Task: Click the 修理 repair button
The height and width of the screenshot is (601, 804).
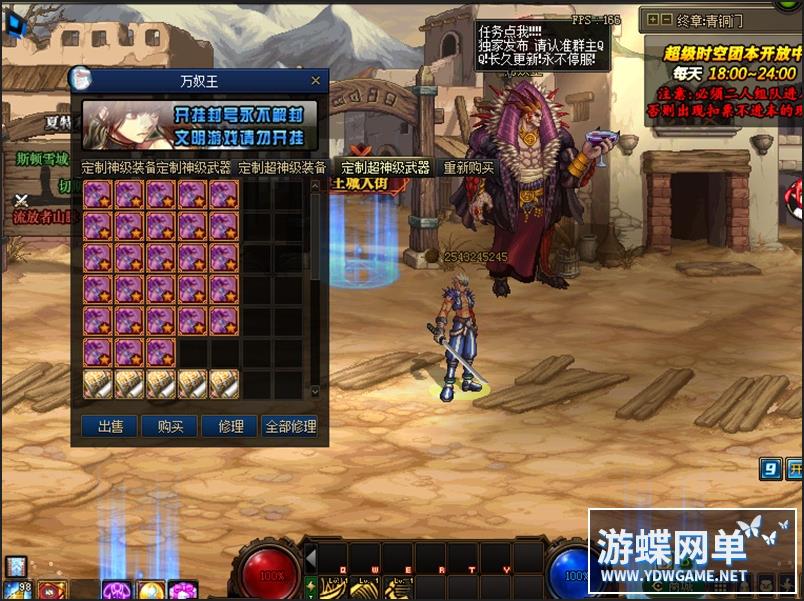Action: pos(230,426)
